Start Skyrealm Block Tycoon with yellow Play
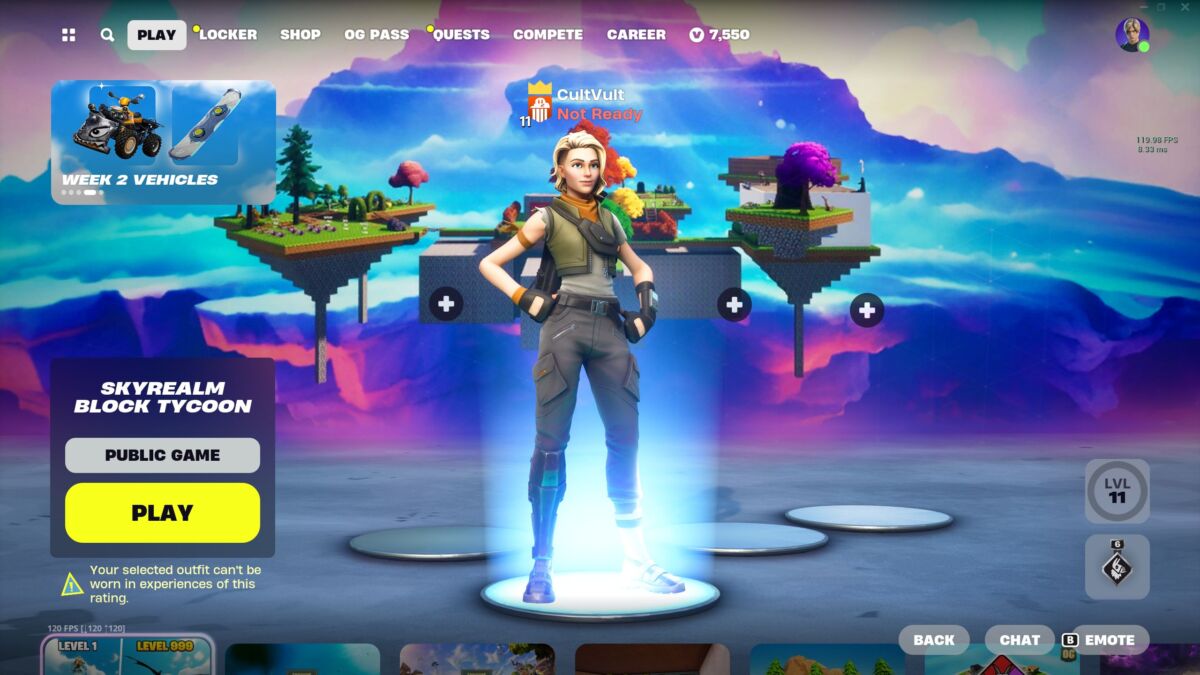Screen dimensions: 1200x675 pos(162,513)
